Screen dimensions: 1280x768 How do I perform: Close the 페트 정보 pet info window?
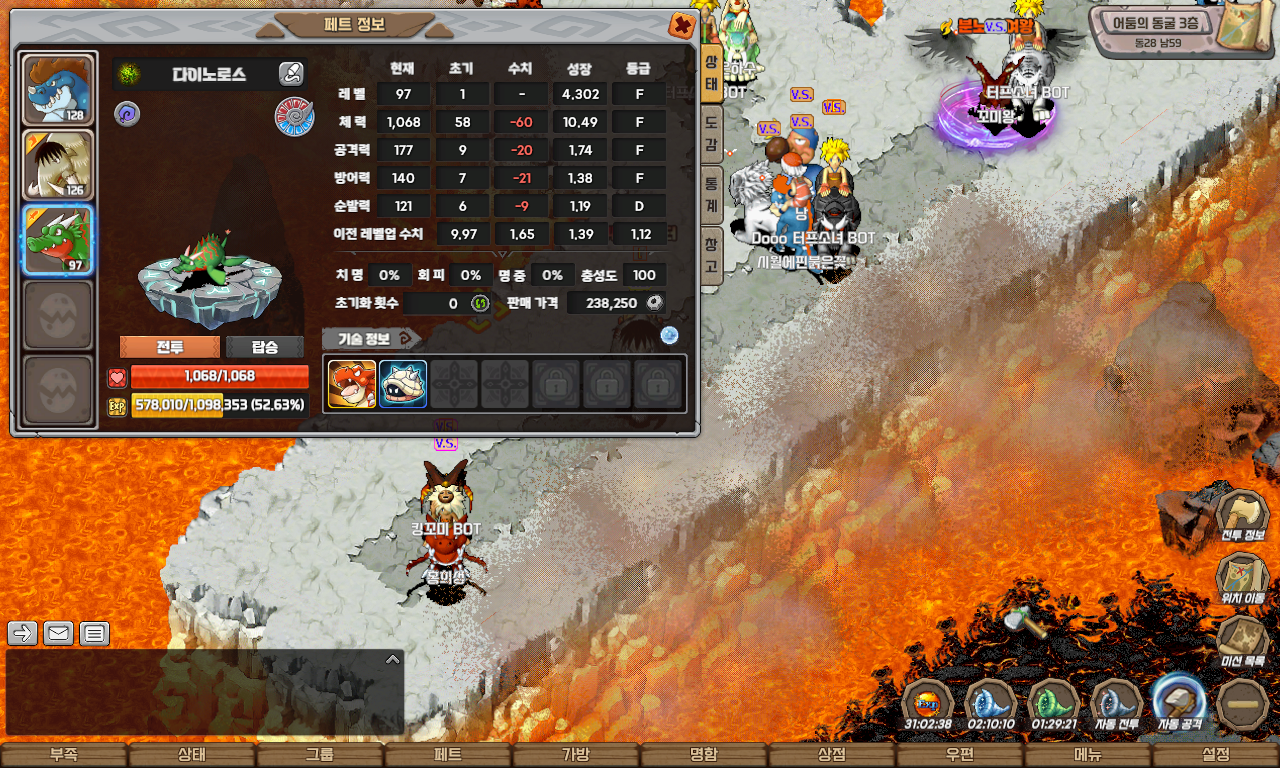tap(682, 25)
